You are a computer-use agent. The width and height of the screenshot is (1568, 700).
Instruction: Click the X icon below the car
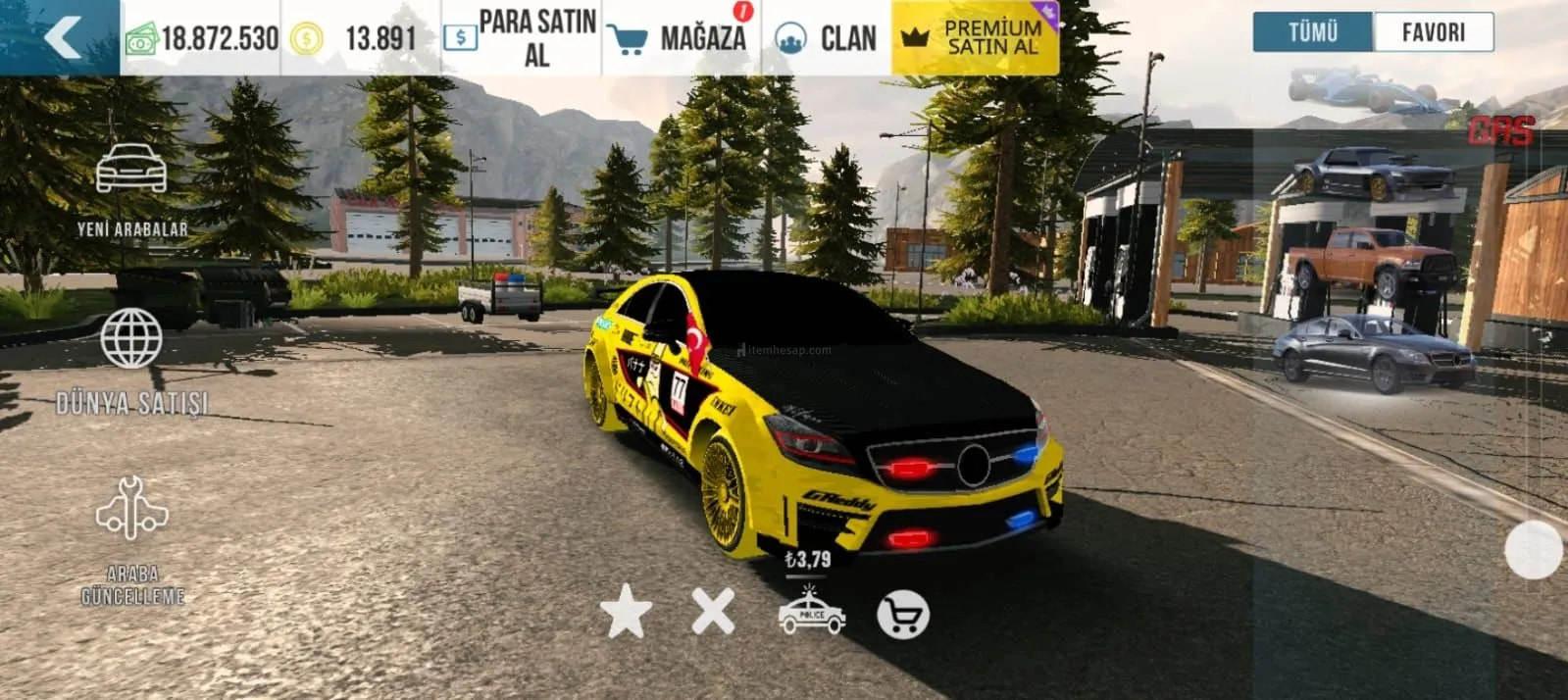click(713, 612)
